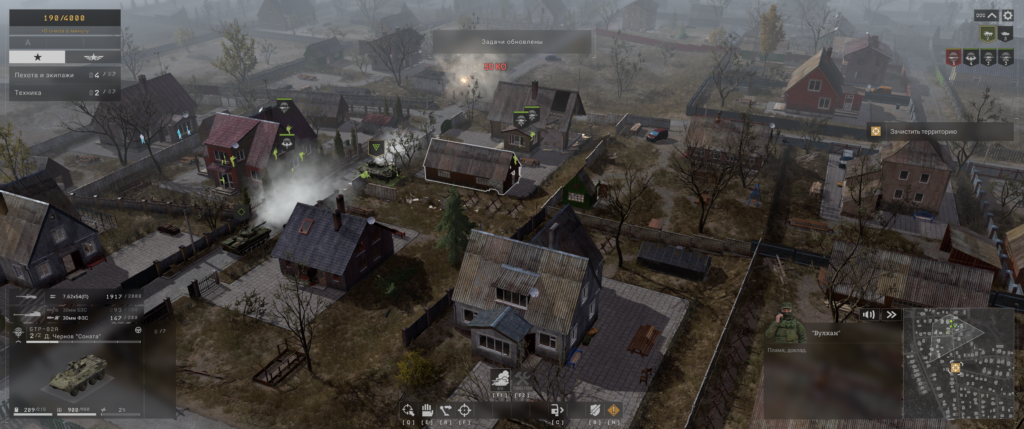Select the green squad icon in unit roster
Screen dimensions: 1024x429
(990, 33)
